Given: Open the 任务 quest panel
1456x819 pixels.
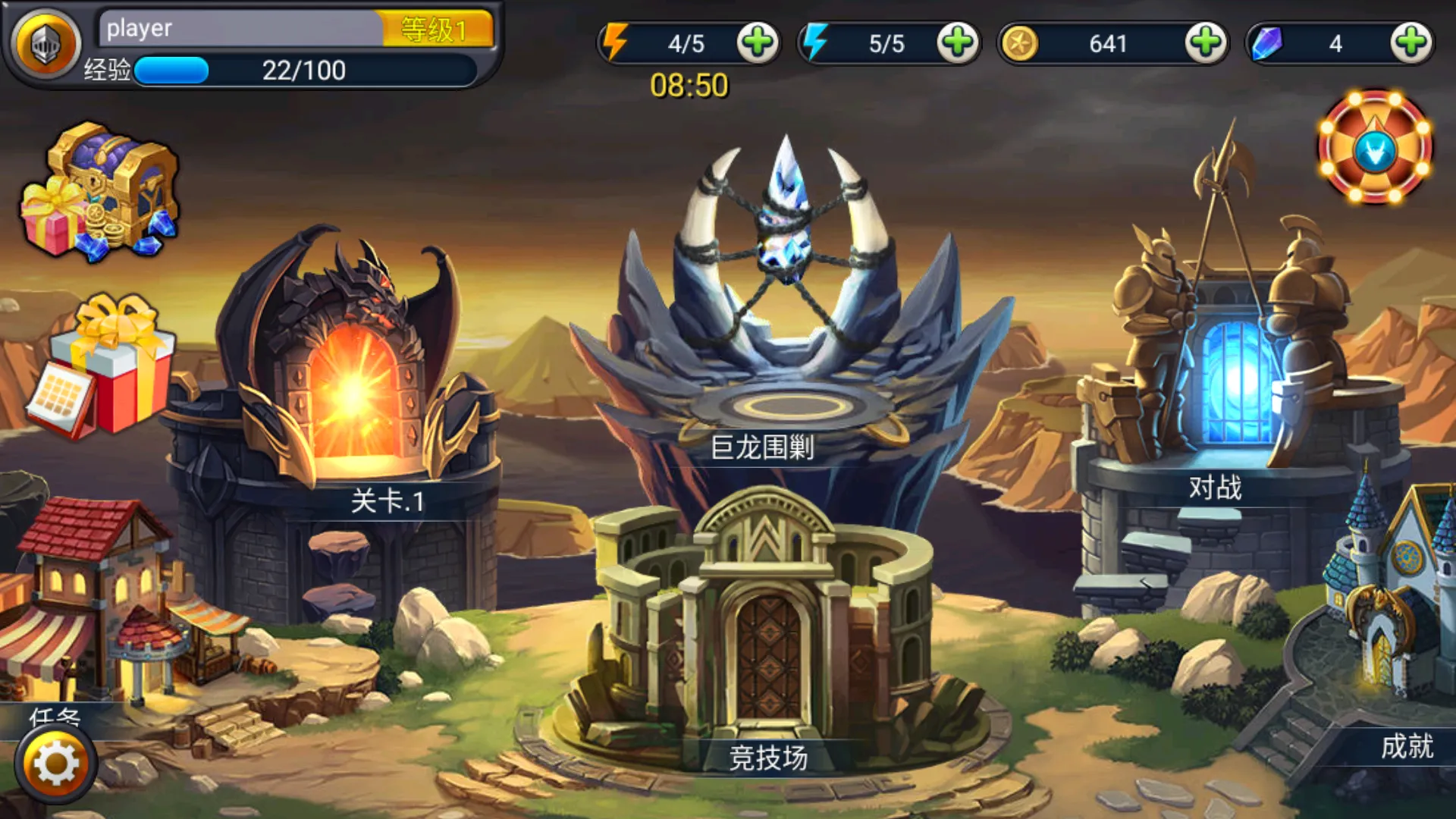Looking at the screenshot, I should click(x=53, y=717).
